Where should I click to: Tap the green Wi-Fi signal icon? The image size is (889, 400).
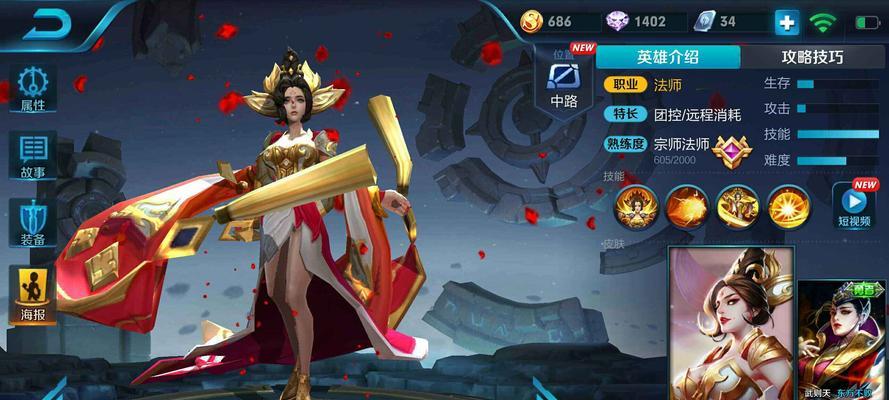824,22
